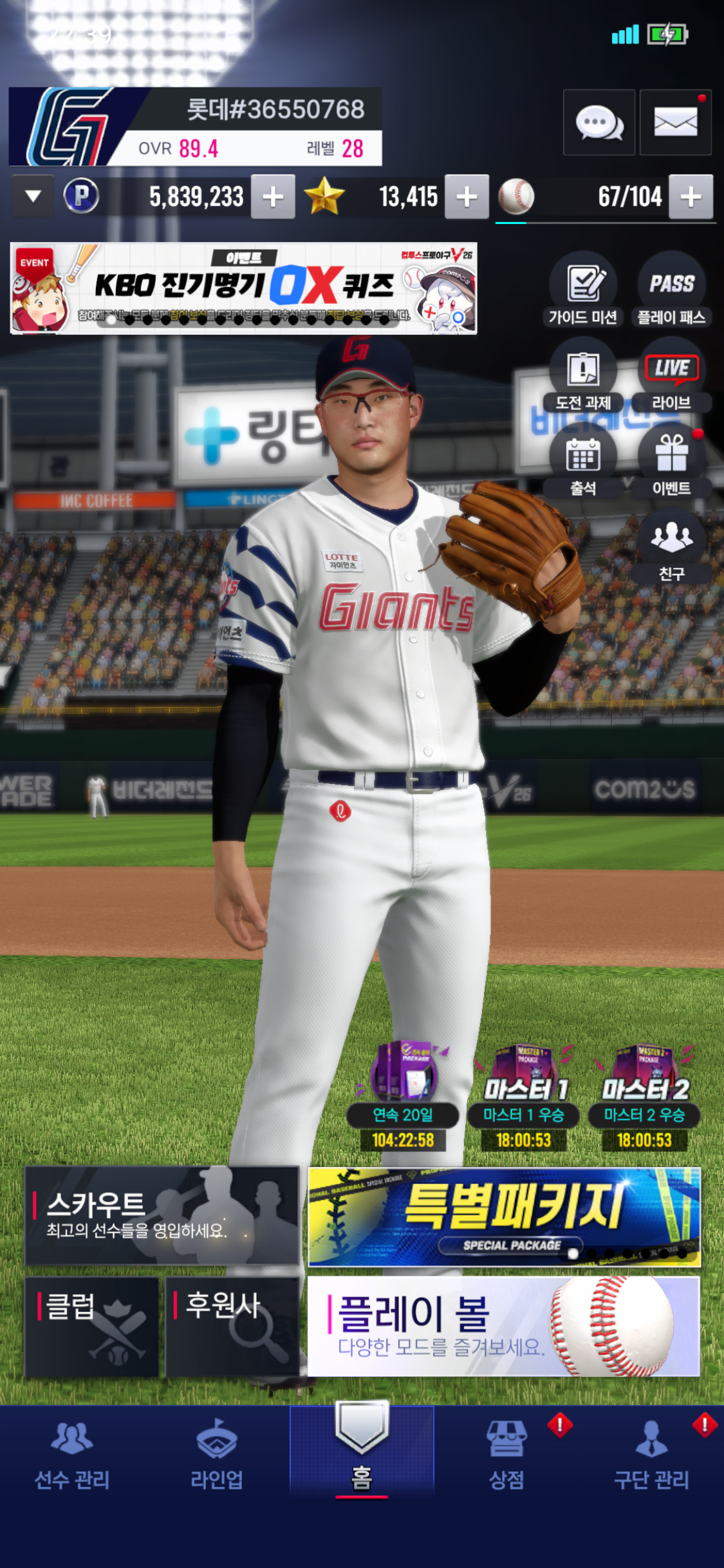Open the 출석 attendance calendar
This screenshot has width=724, height=1568.
tap(583, 465)
